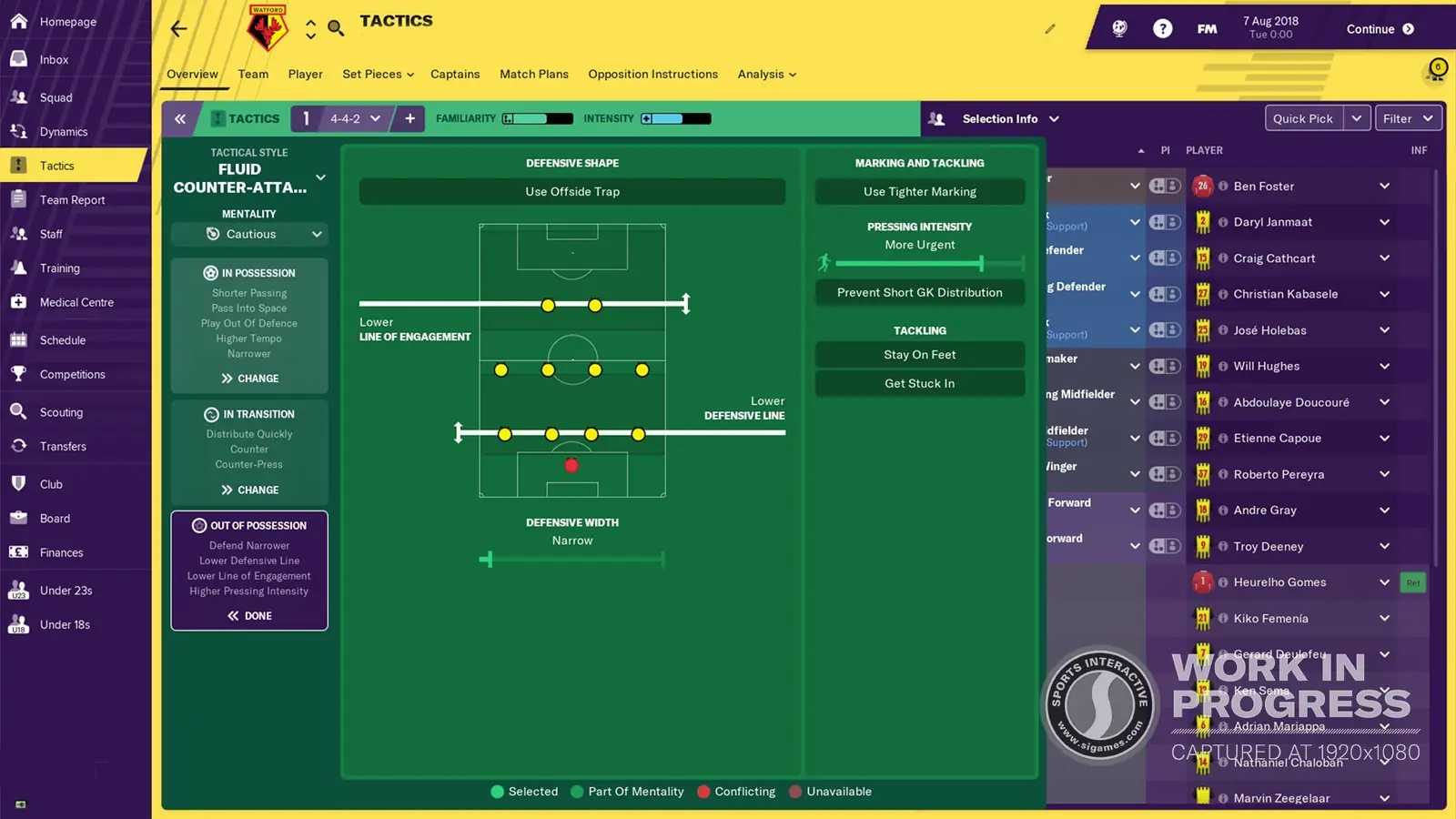
Task: Open the world globe icon in the header
Action: click(1118, 28)
